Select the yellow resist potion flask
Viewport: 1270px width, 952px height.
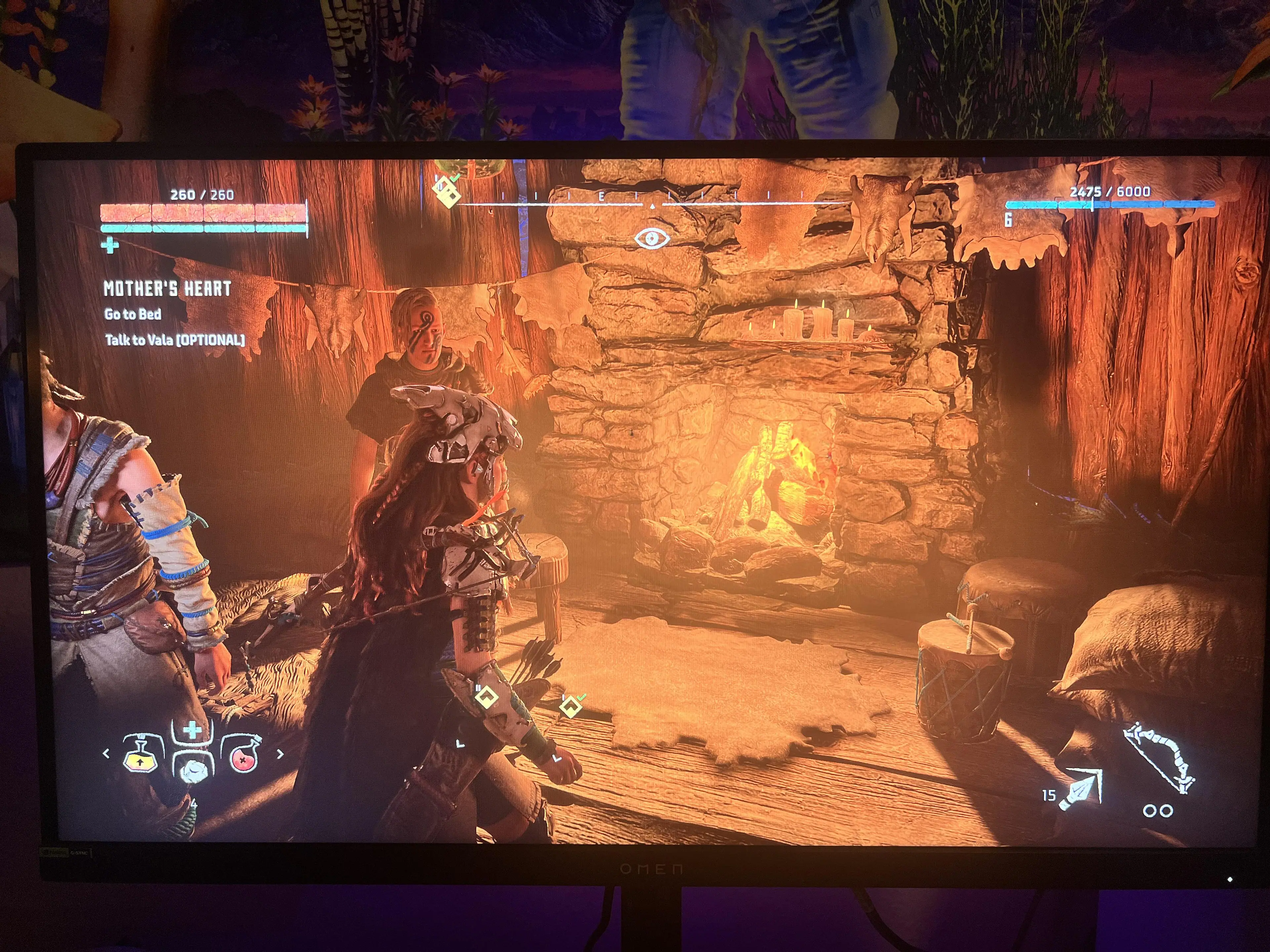tap(141, 753)
